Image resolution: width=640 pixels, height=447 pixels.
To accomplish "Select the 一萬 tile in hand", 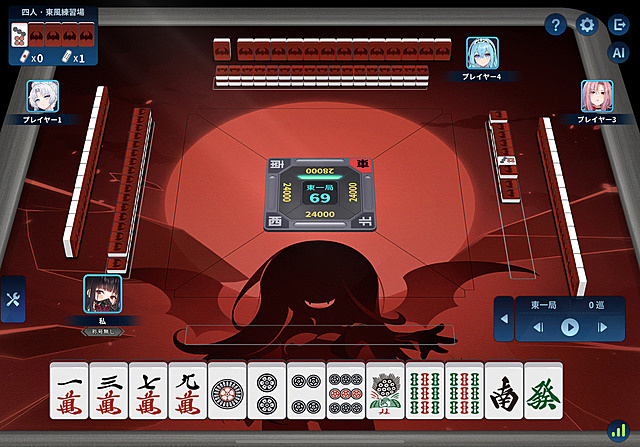I will [69, 390].
